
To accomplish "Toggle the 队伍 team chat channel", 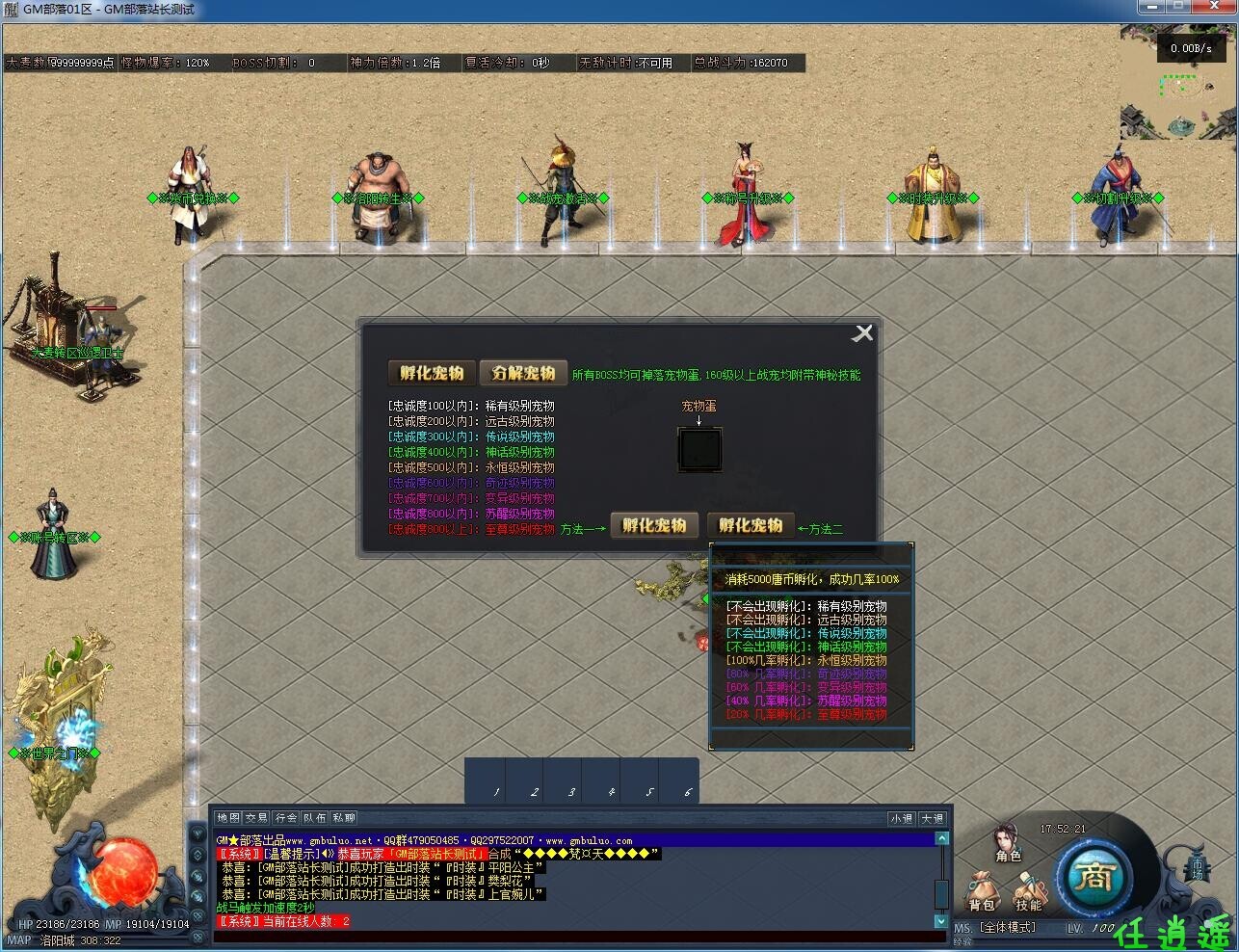I will [x=313, y=817].
